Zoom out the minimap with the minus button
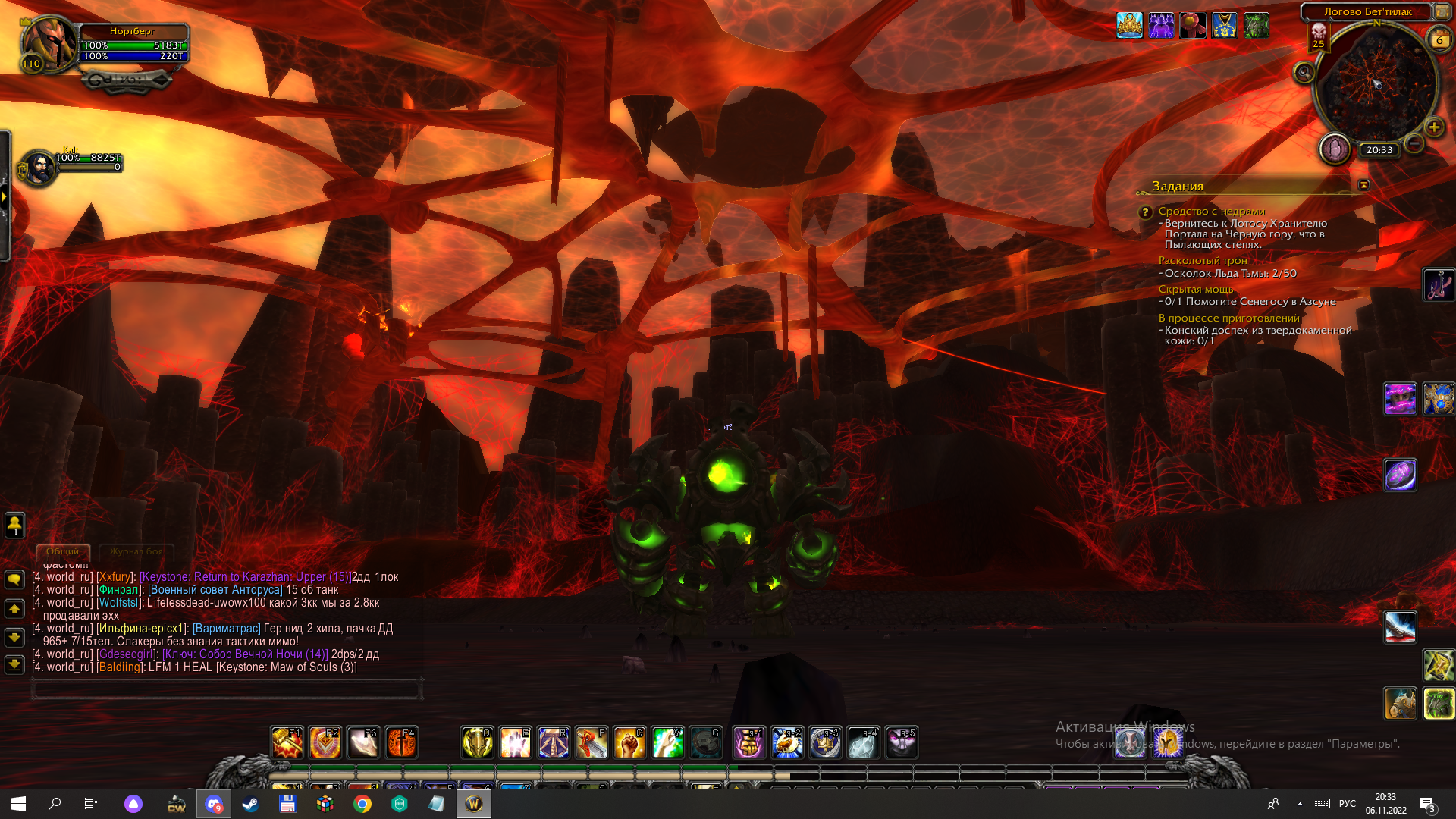Image resolution: width=1456 pixels, height=819 pixels. (x=1414, y=143)
